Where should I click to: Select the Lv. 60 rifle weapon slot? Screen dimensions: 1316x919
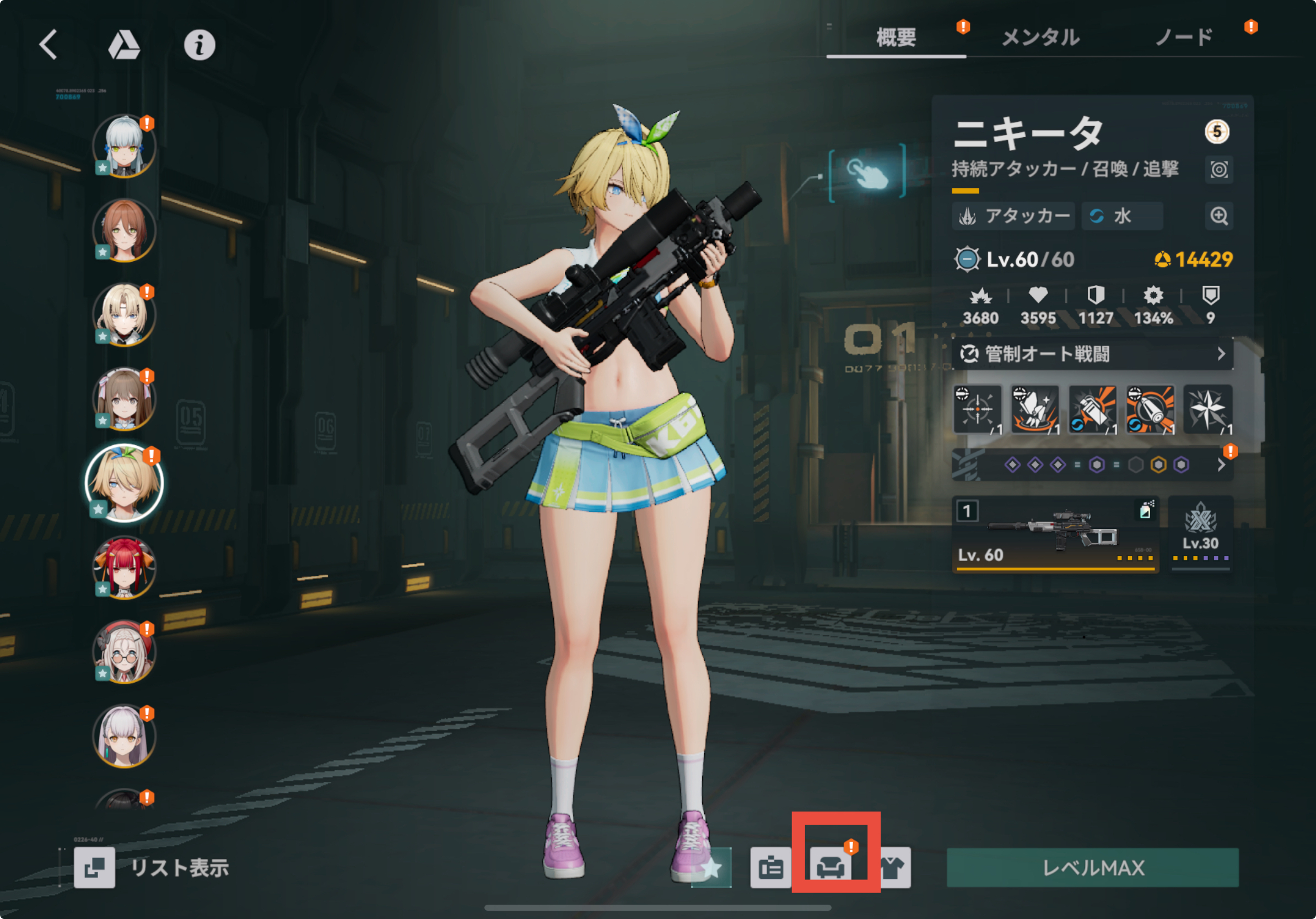1055,534
